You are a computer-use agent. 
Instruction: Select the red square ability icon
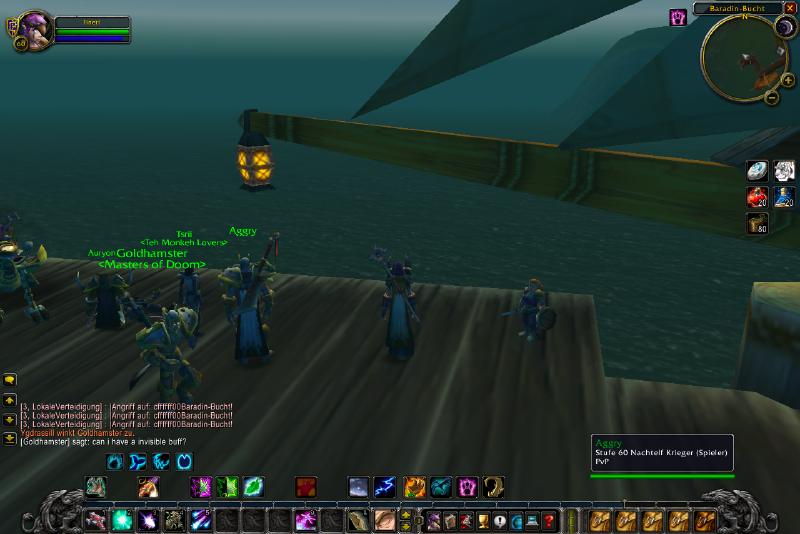(306, 487)
